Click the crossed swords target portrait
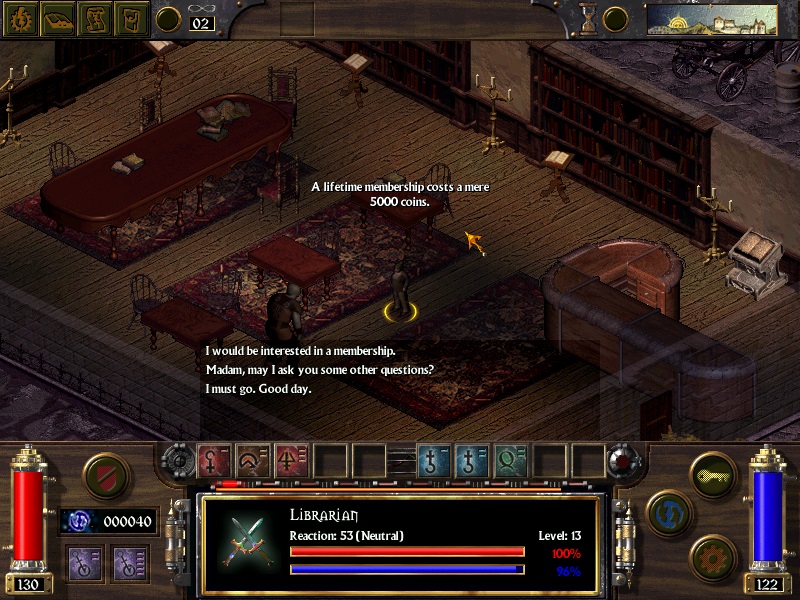The height and width of the screenshot is (600, 800). (244, 539)
